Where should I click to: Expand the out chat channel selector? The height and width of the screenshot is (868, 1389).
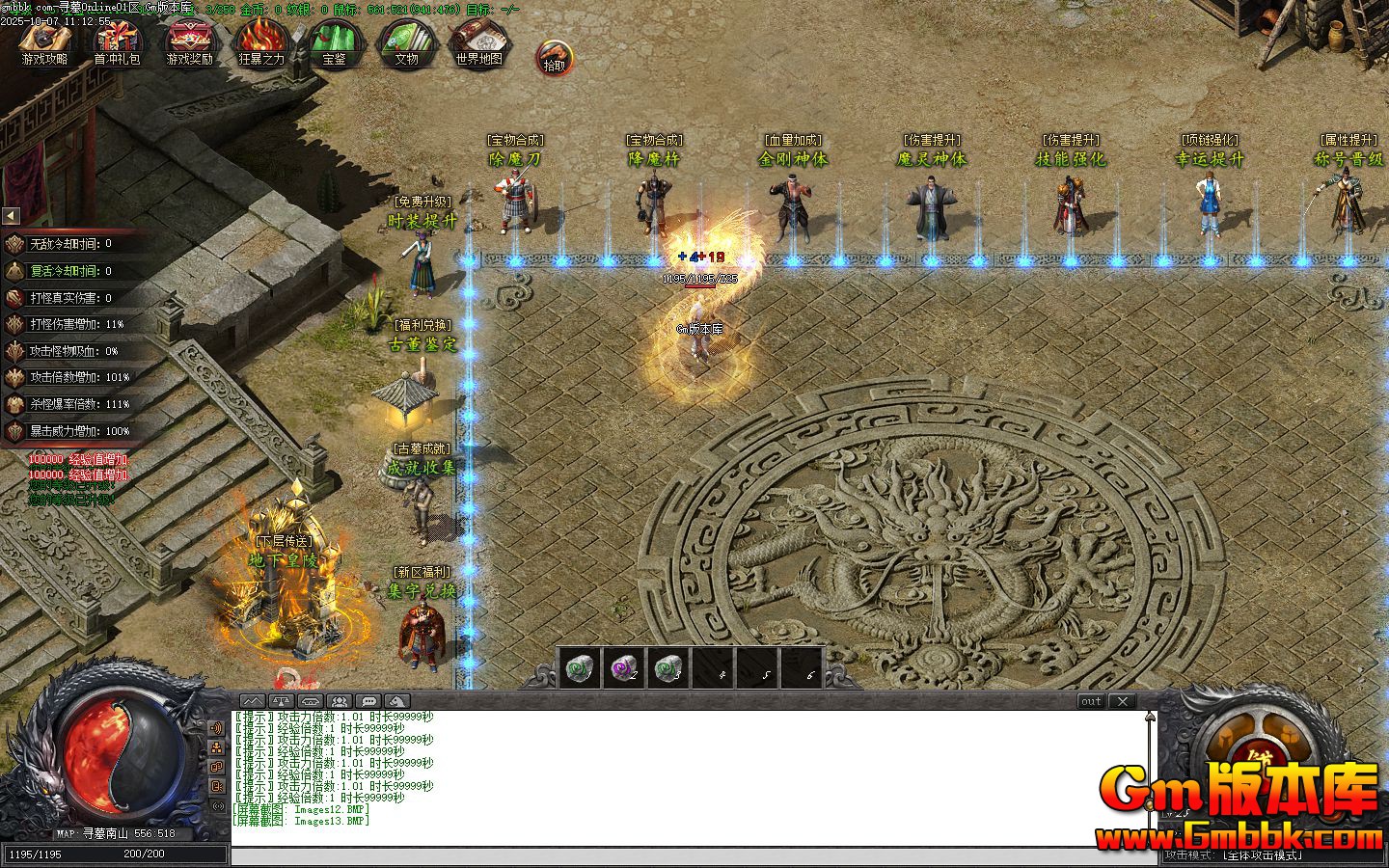tap(1091, 701)
